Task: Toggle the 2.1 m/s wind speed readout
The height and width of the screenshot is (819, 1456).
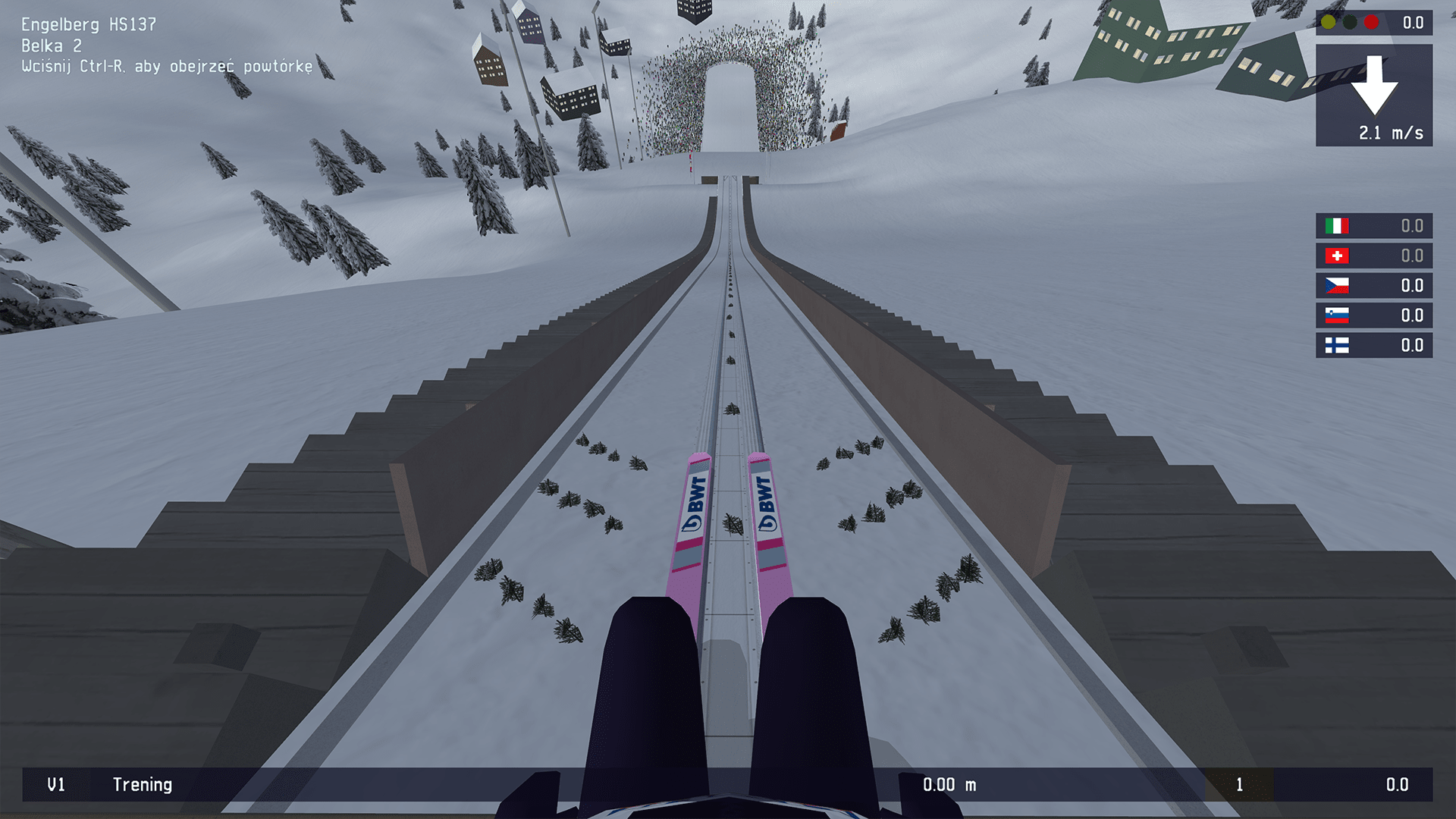Action: pyautogui.click(x=1390, y=132)
